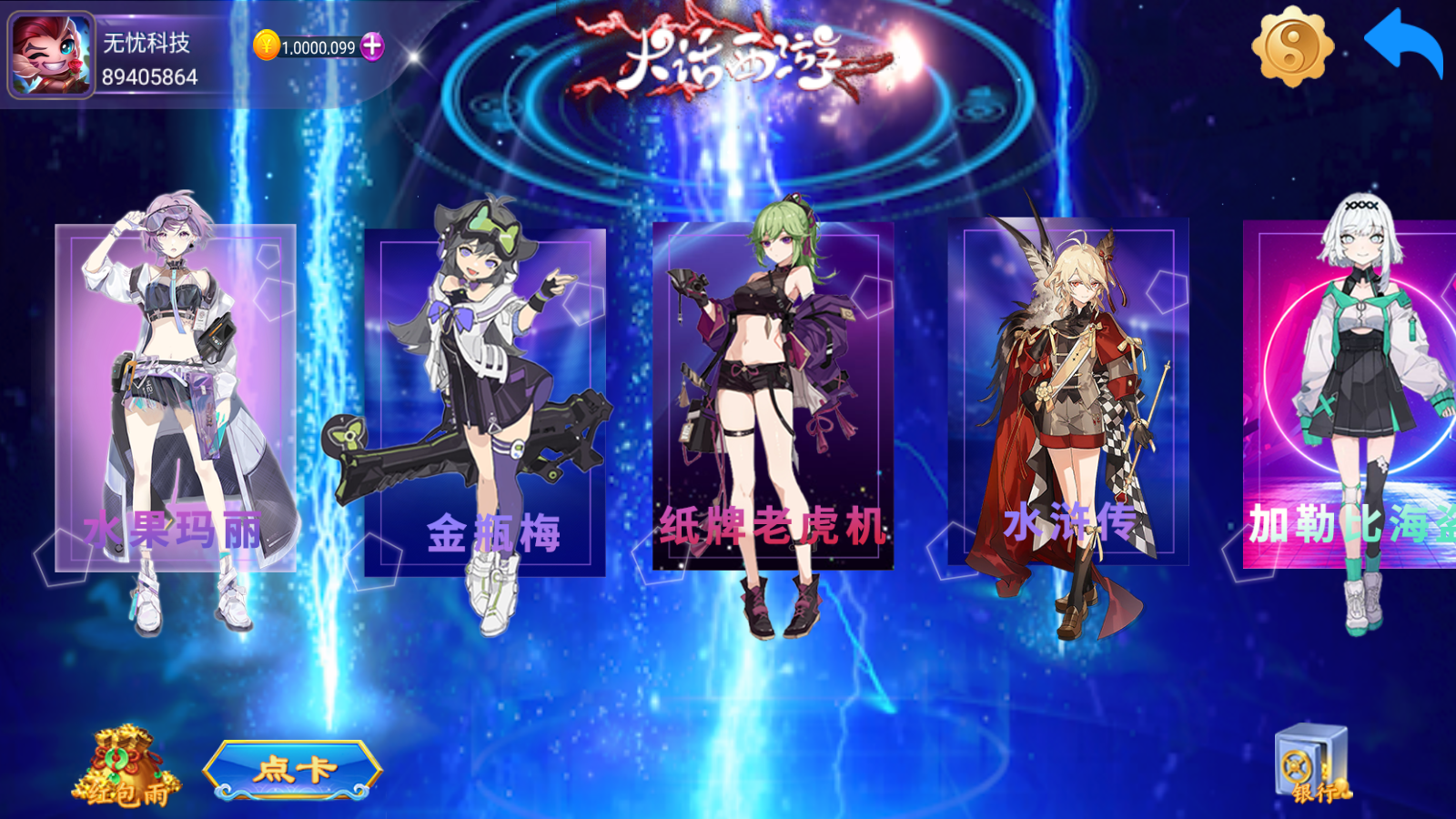Open the 水果玛丽 game card
This screenshot has height=819, width=1456.
coord(176,398)
